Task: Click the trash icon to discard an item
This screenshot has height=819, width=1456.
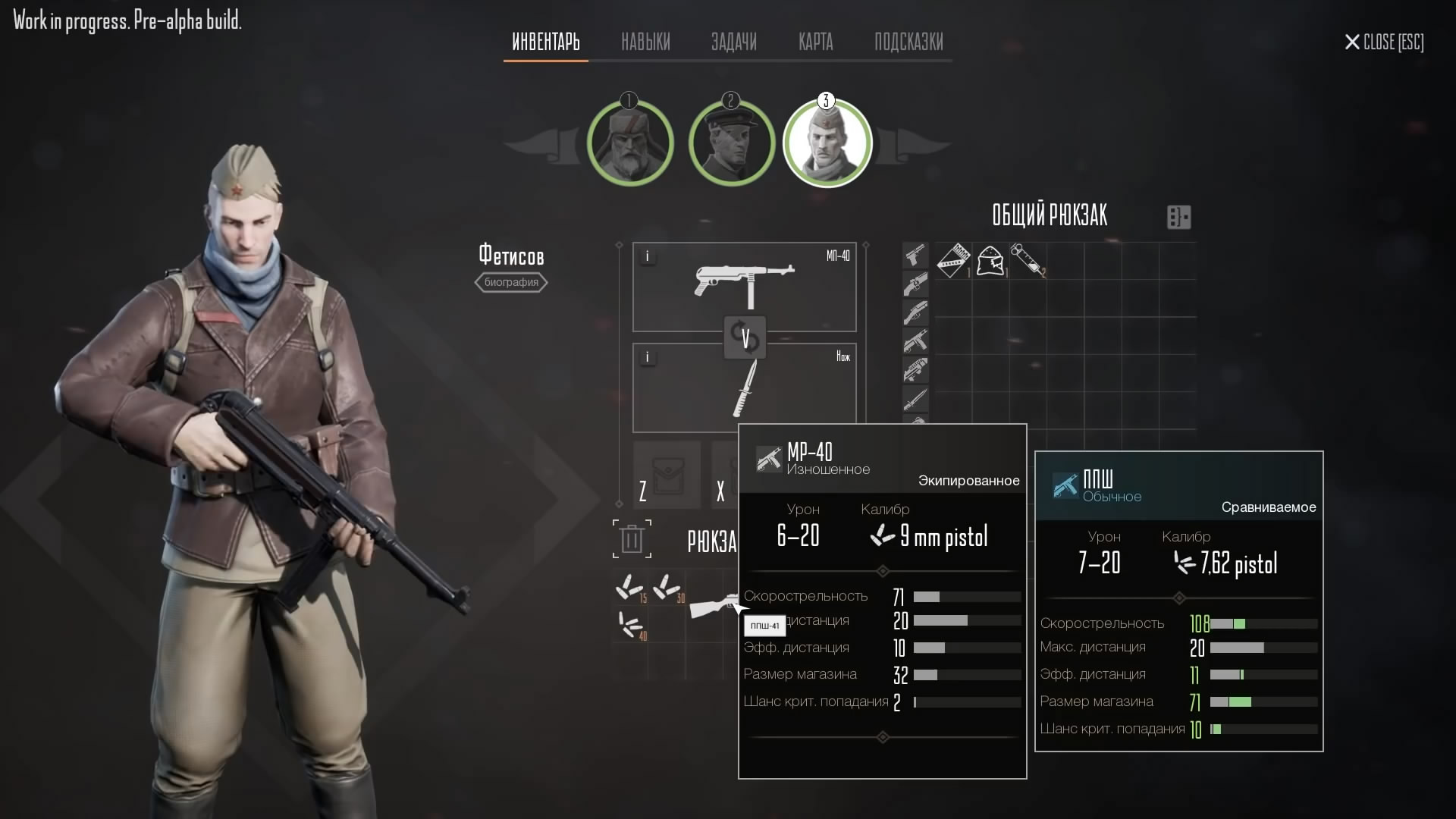Action: pyautogui.click(x=632, y=538)
